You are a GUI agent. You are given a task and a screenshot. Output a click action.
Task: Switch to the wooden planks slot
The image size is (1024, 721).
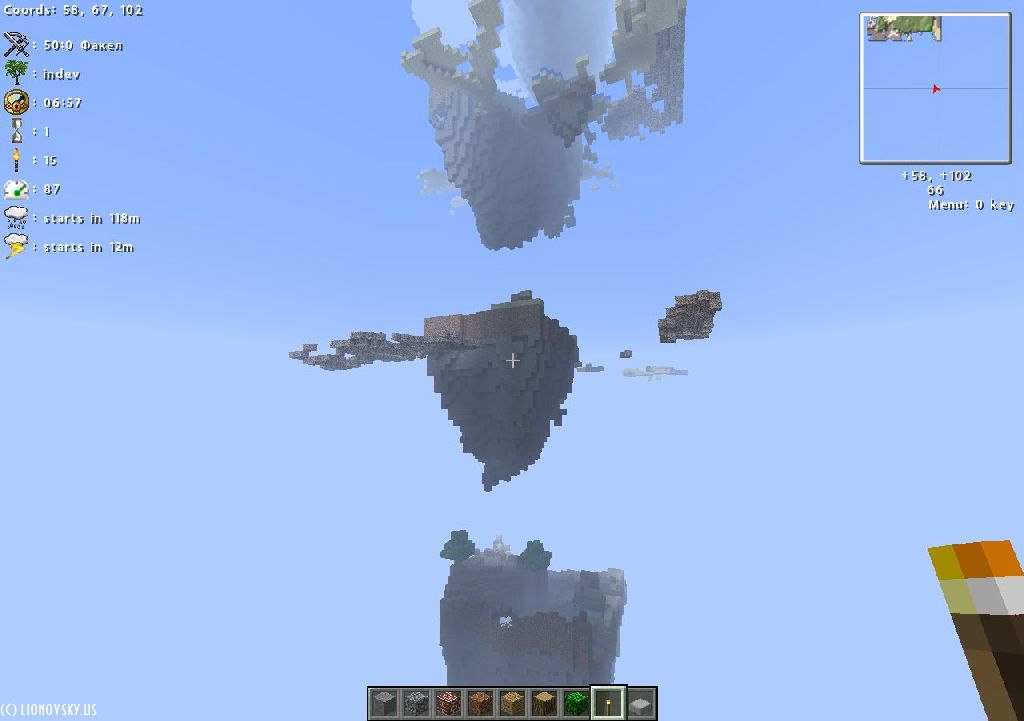tap(512, 703)
